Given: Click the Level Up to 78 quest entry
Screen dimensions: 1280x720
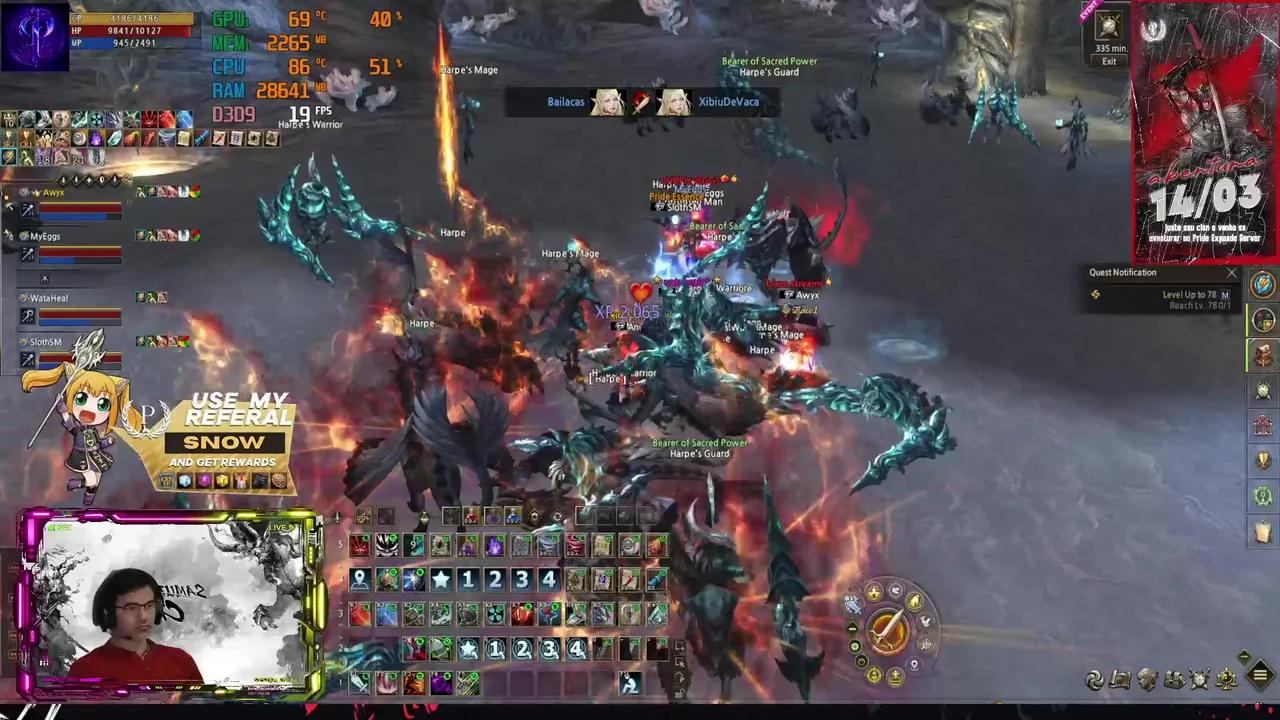Looking at the screenshot, I should coord(1190,296).
